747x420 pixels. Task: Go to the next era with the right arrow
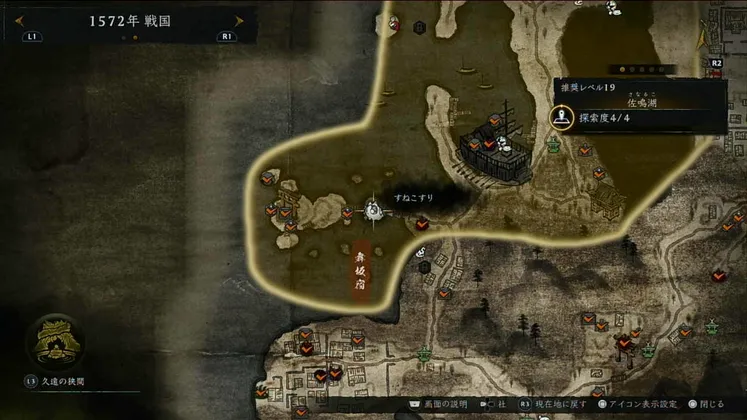[x=238, y=20]
